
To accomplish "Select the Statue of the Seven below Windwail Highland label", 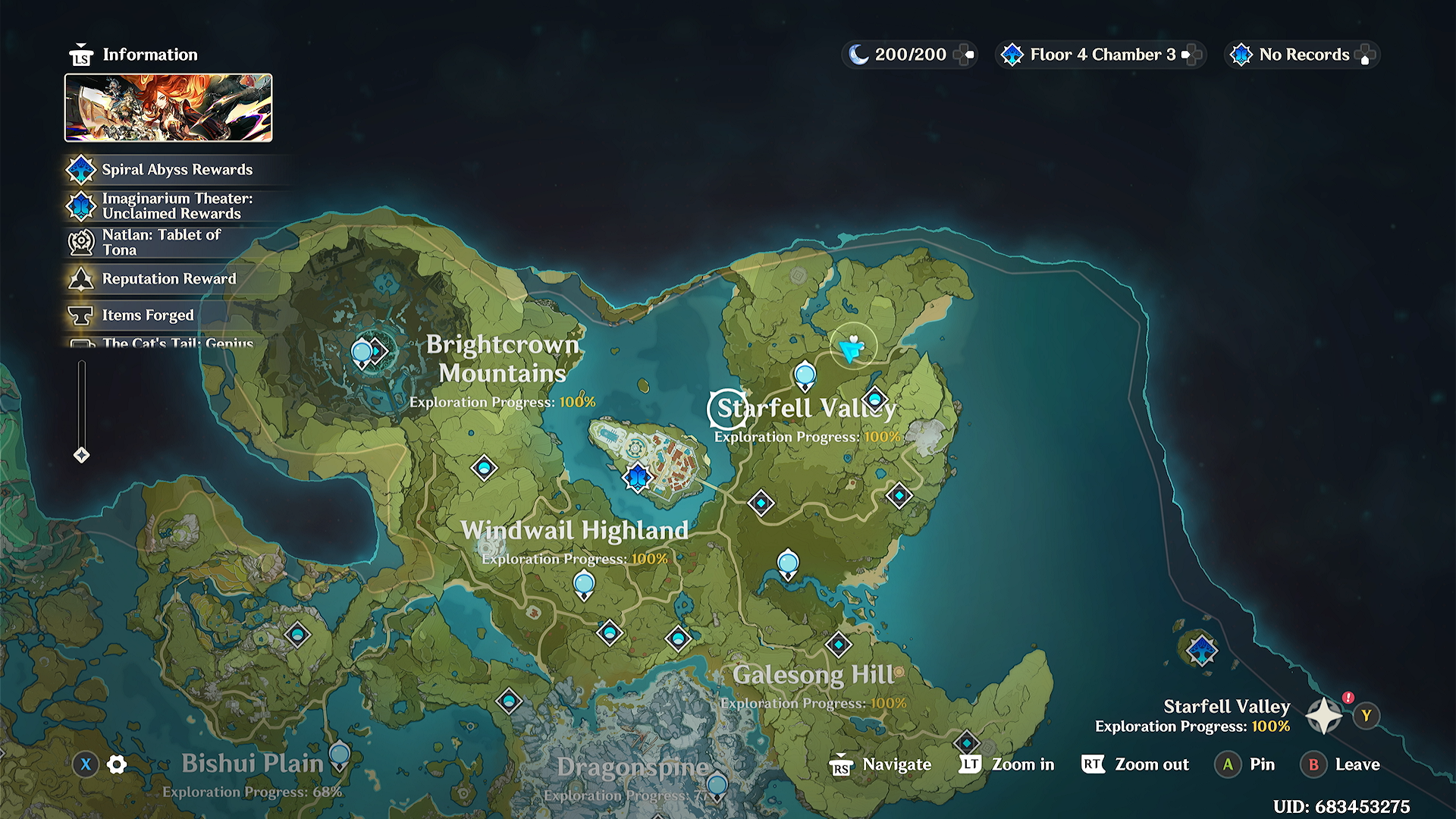I will click(x=584, y=585).
